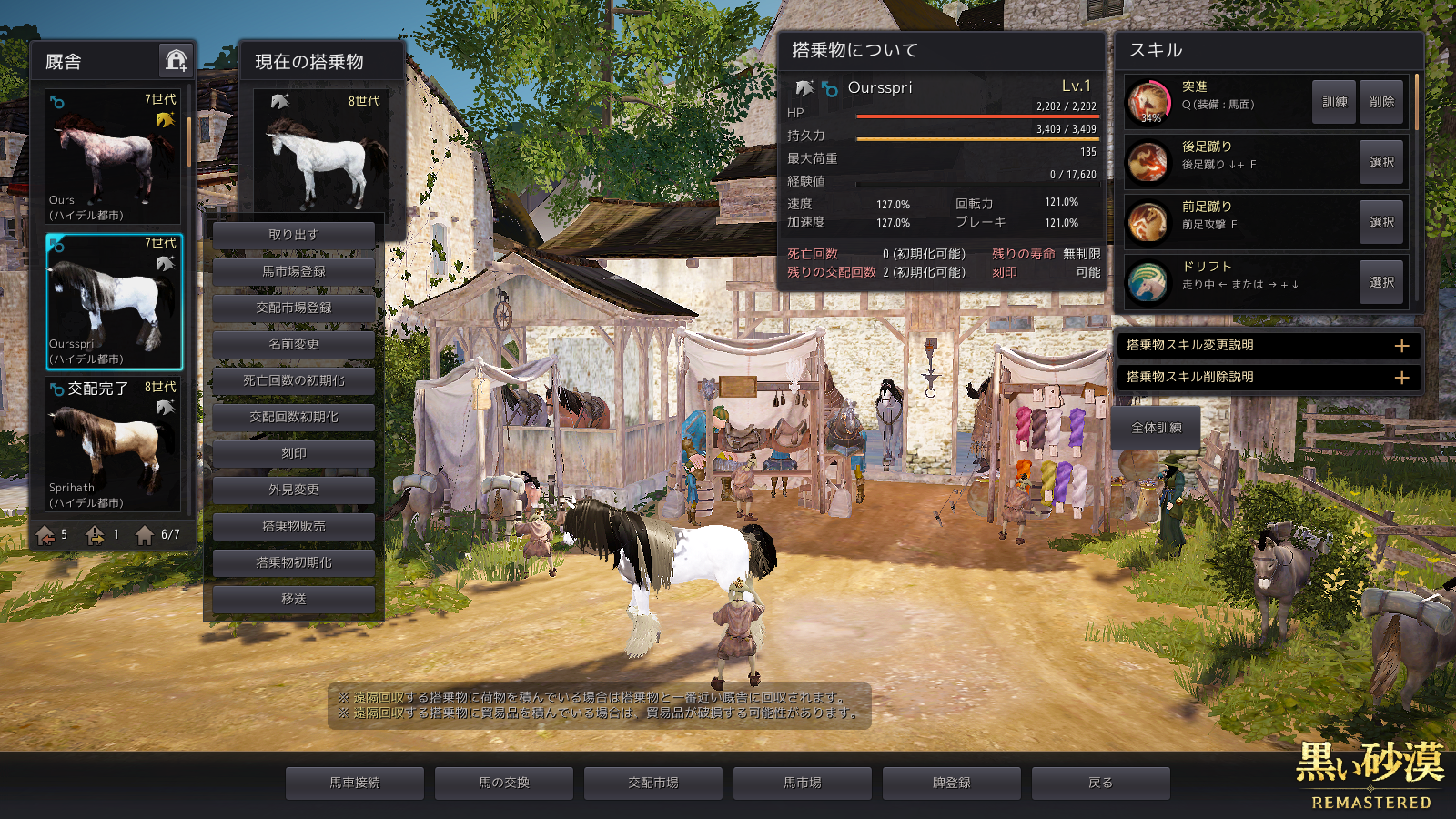Choose the 移送 transfer button

[x=293, y=599]
